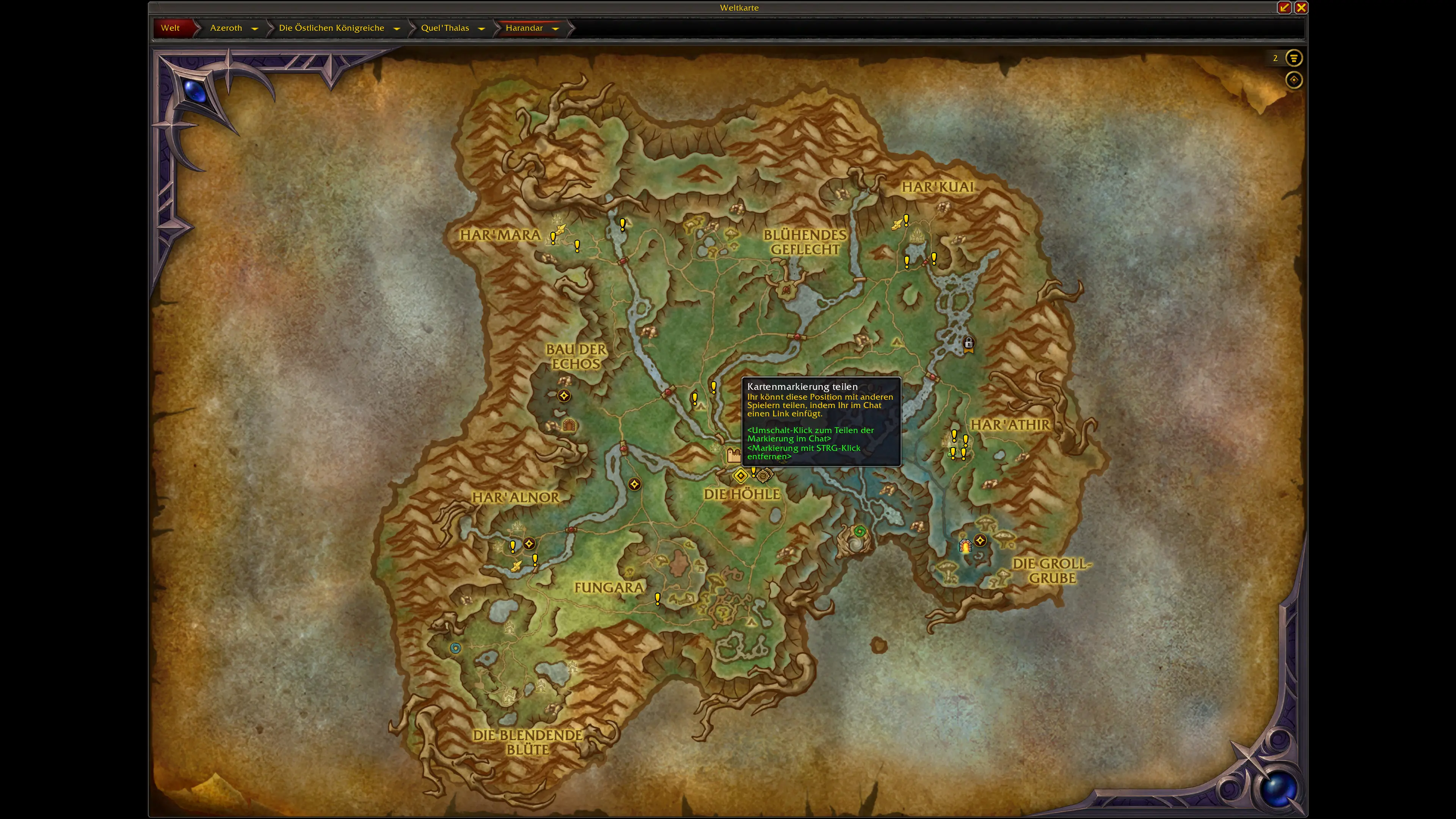Image resolution: width=1456 pixels, height=819 pixels.
Task: Click the yellow diamond map pin near Die Höhle
Action: click(x=741, y=476)
